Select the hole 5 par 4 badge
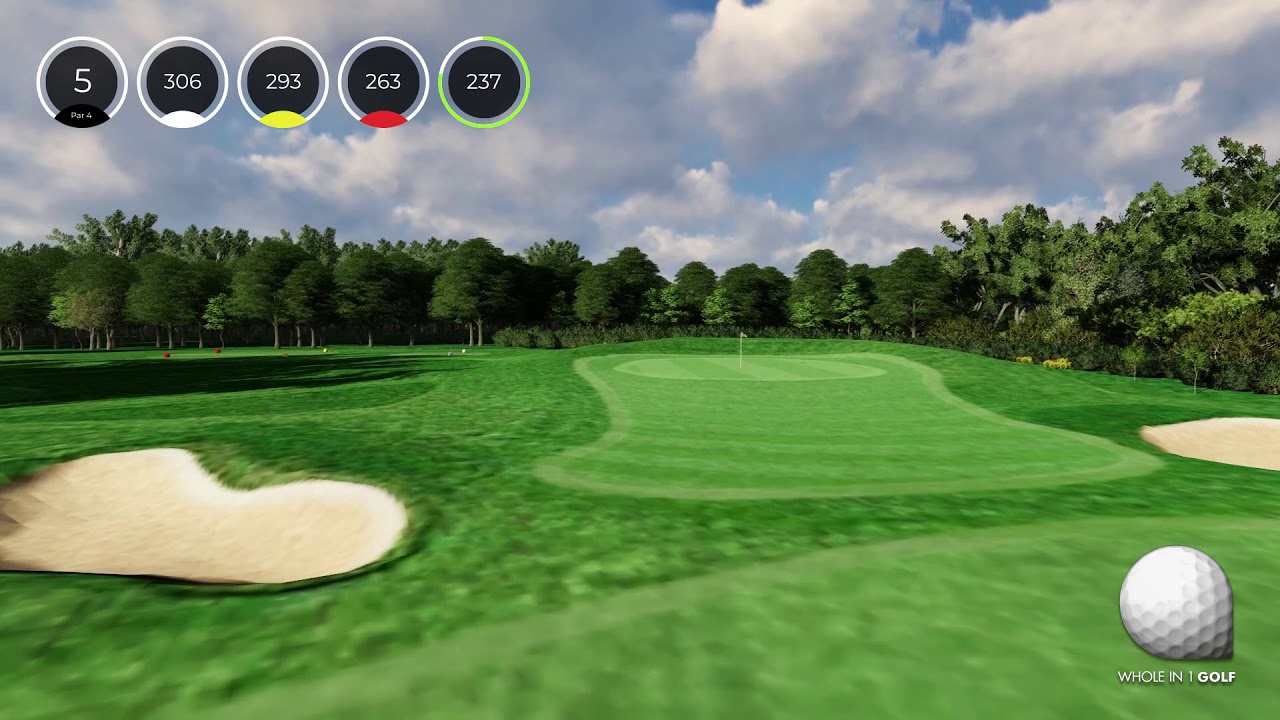 pos(82,82)
